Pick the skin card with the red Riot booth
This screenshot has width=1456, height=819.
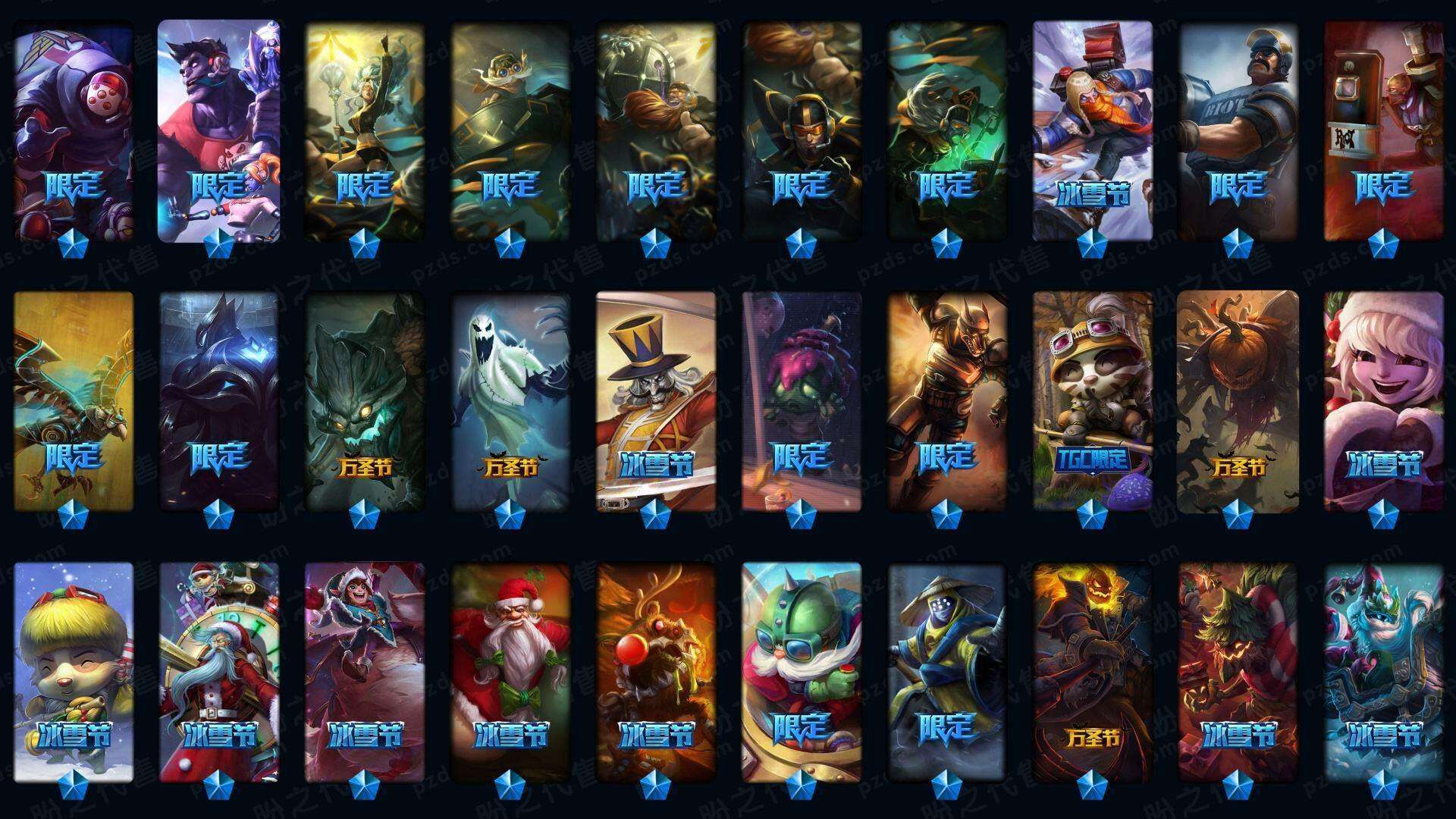1383,129
